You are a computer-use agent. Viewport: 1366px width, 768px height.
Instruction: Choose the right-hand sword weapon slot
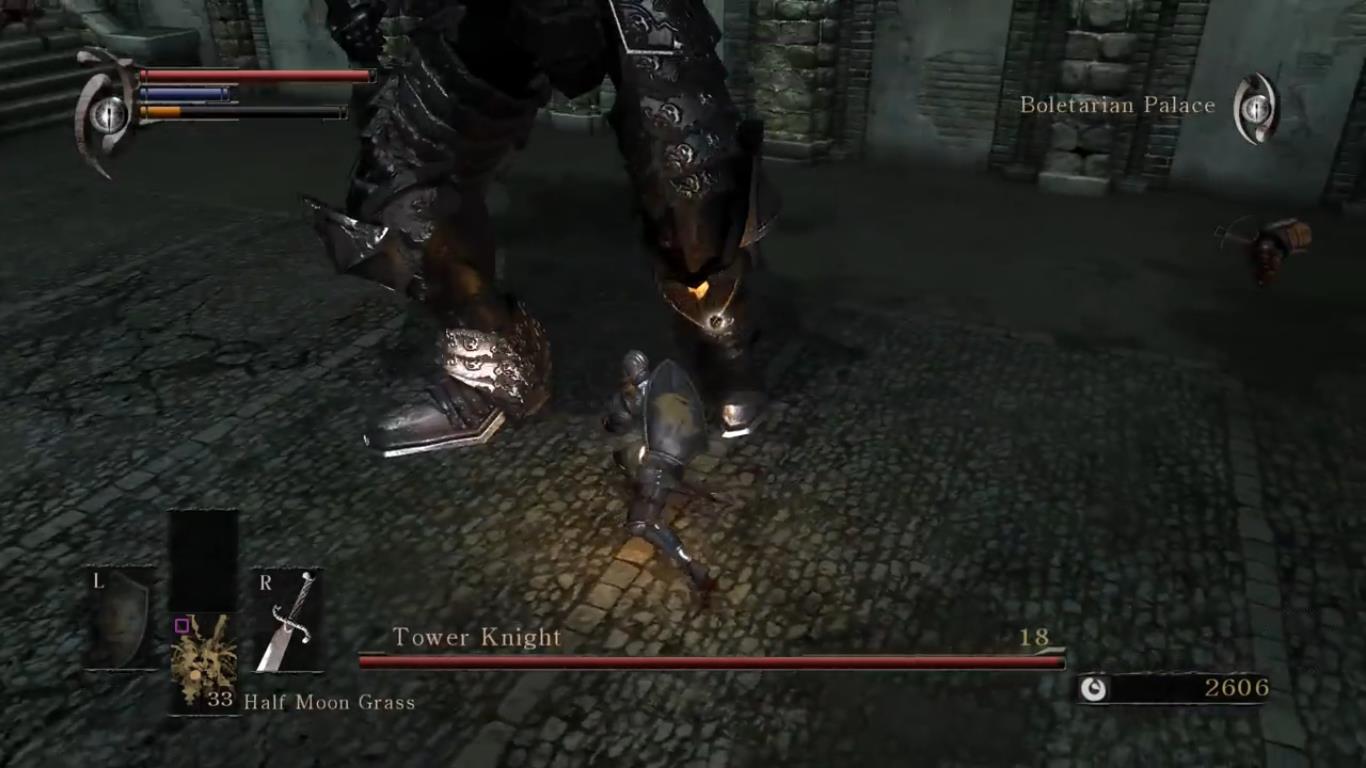point(287,620)
